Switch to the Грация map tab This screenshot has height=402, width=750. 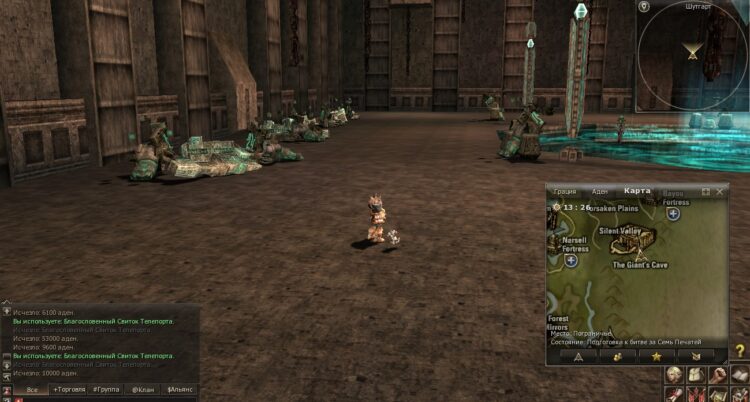coord(565,190)
